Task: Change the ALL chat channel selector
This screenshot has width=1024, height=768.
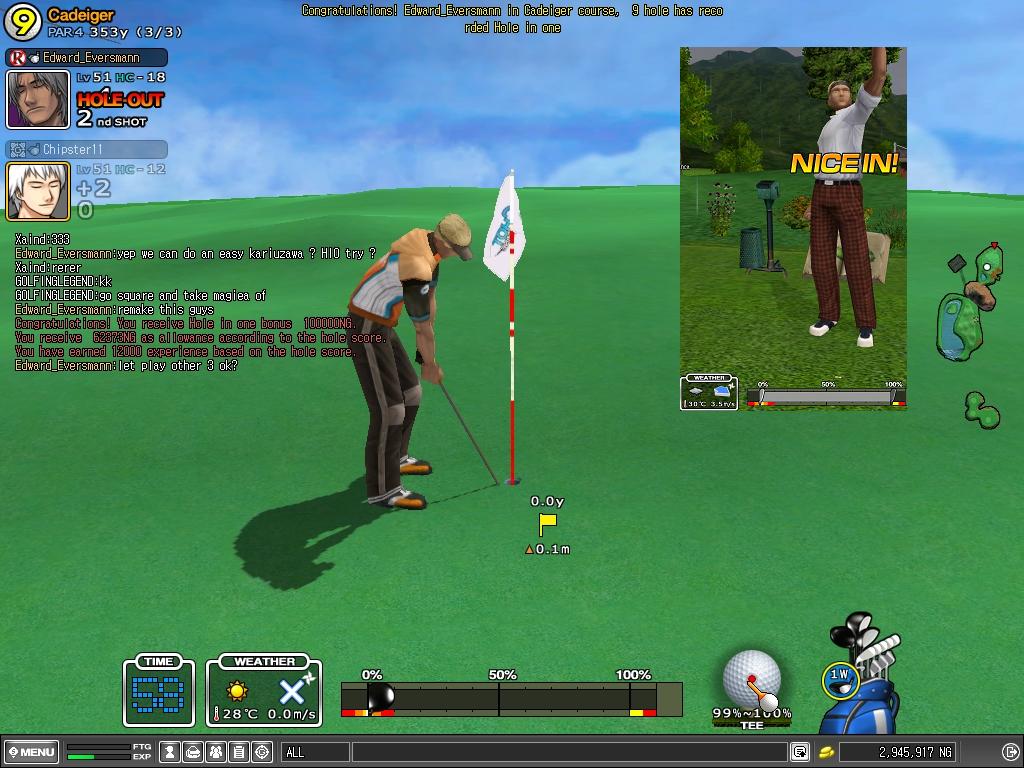Action: tap(316, 752)
